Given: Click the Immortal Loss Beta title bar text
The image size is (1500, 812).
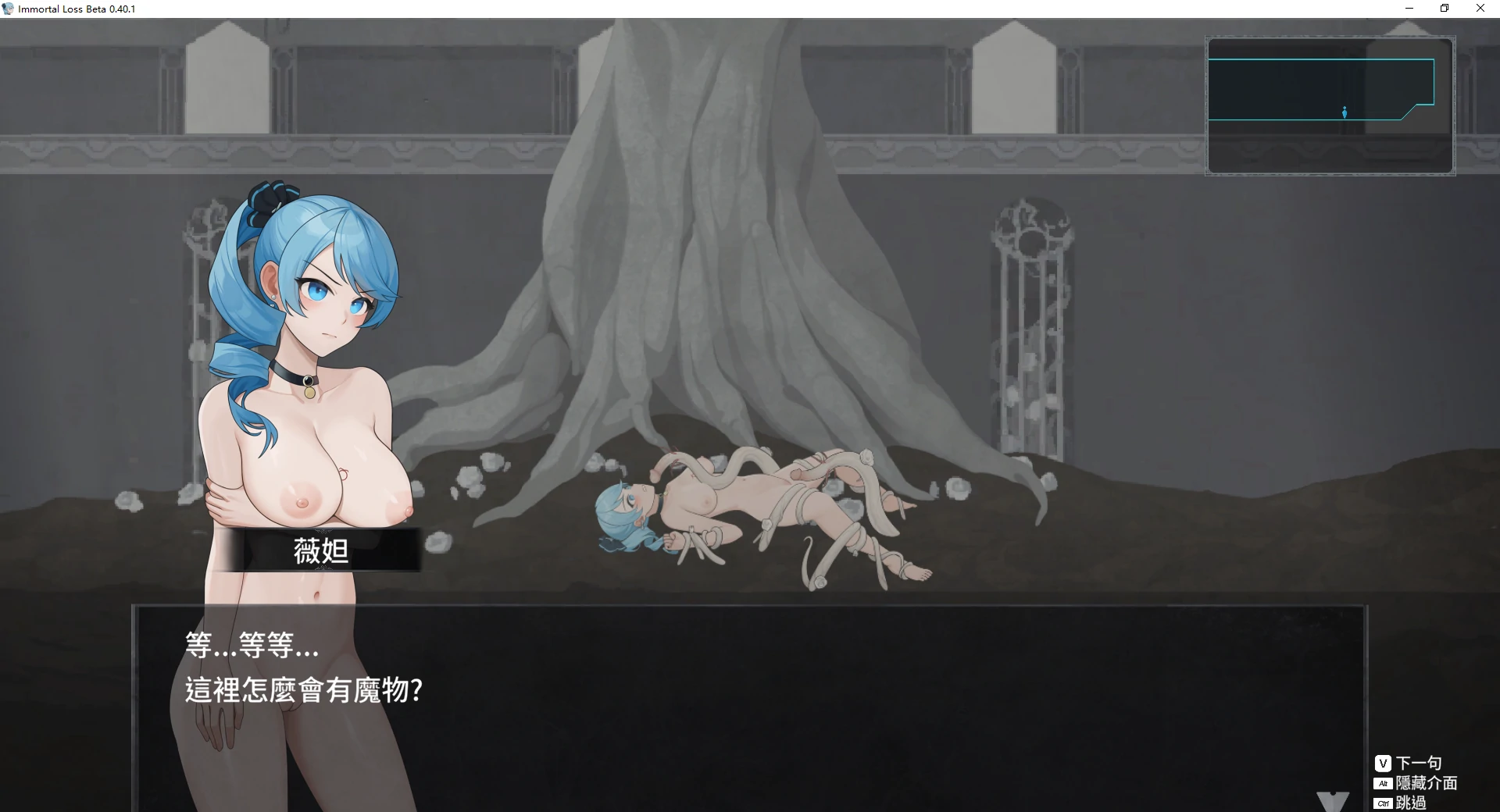Looking at the screenshot, I should pyautogui.click(x=76, y=9).
